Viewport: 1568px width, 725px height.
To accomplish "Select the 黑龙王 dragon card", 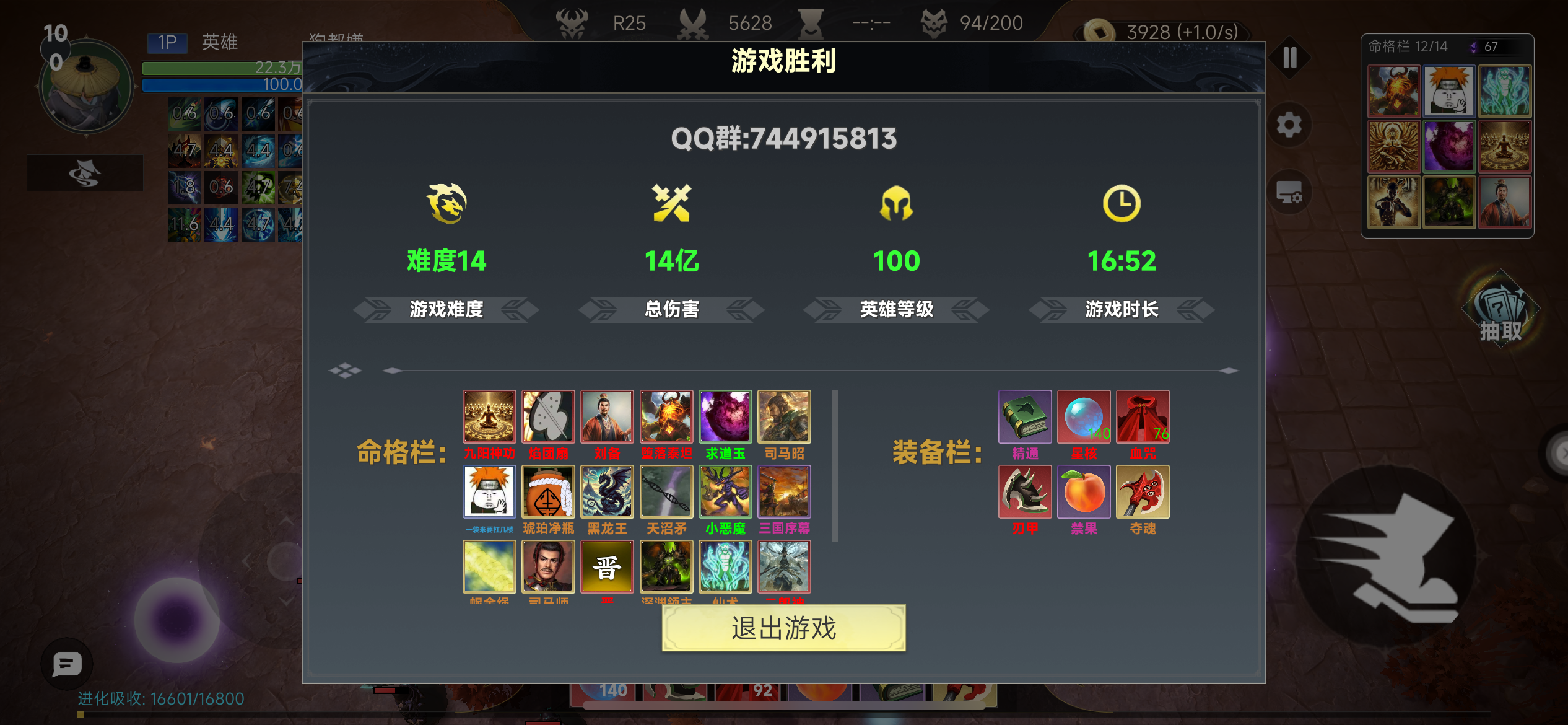I will [x=607, y=491].
